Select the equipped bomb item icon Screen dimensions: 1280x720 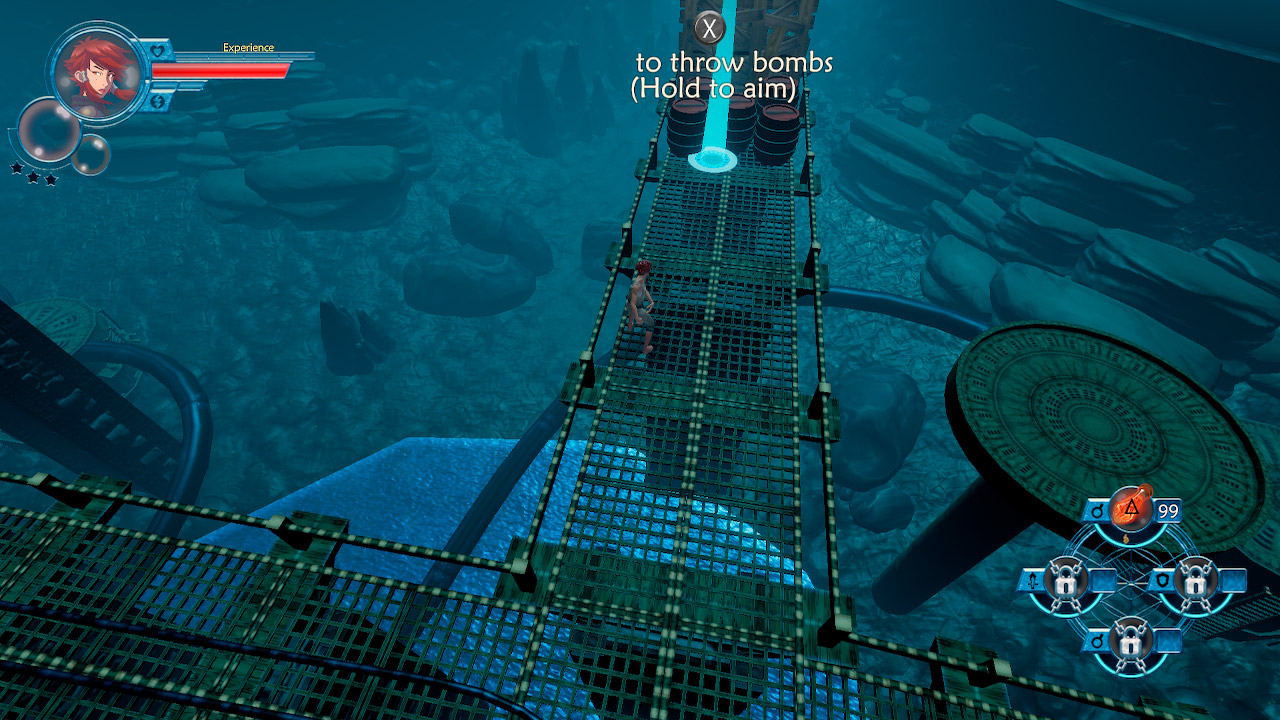click(1130, 509)
